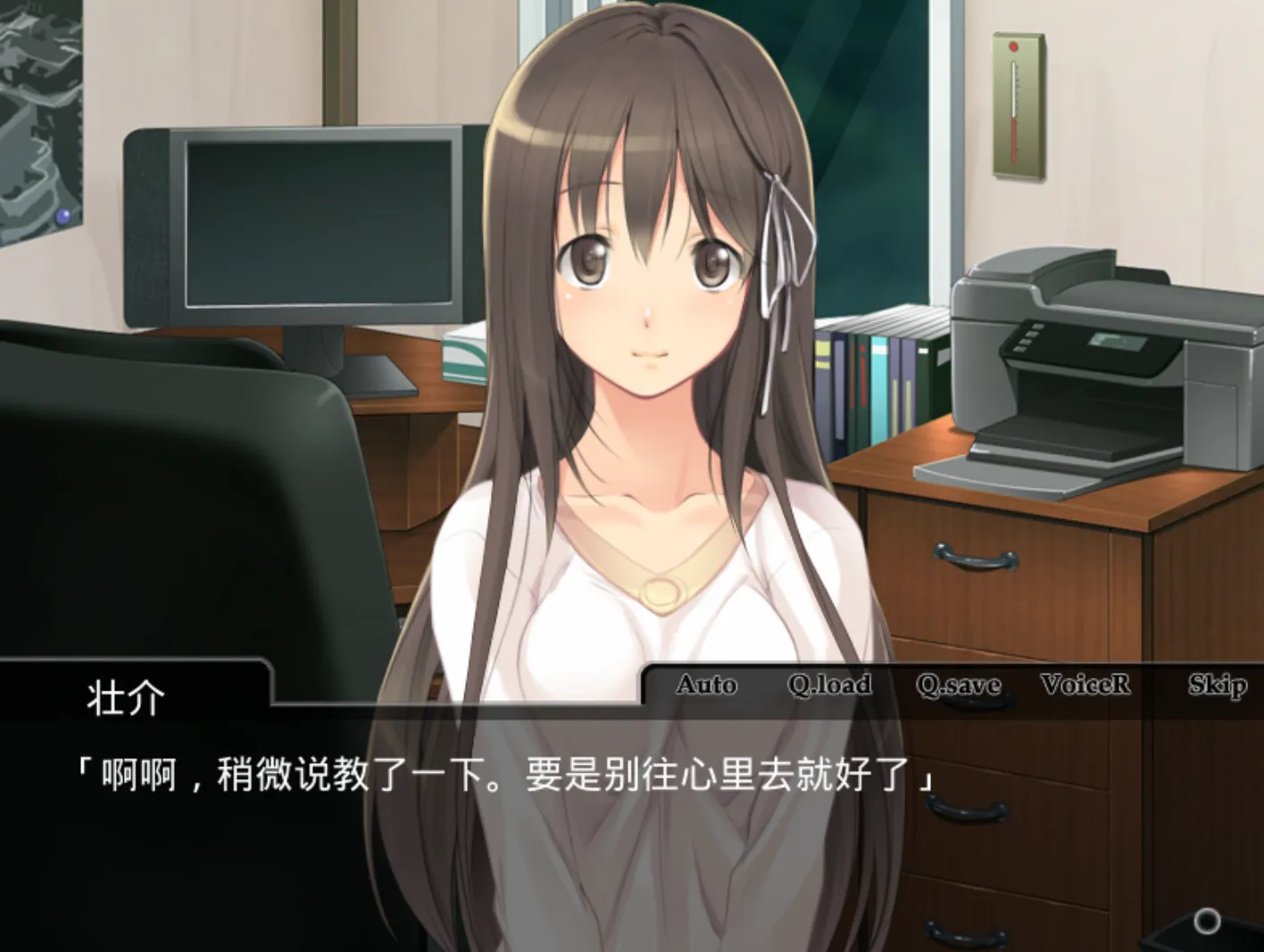This screenshot has height=952, width=1264.
Task: Replay voice with VoiceR button
Action: pos(1085,684)
